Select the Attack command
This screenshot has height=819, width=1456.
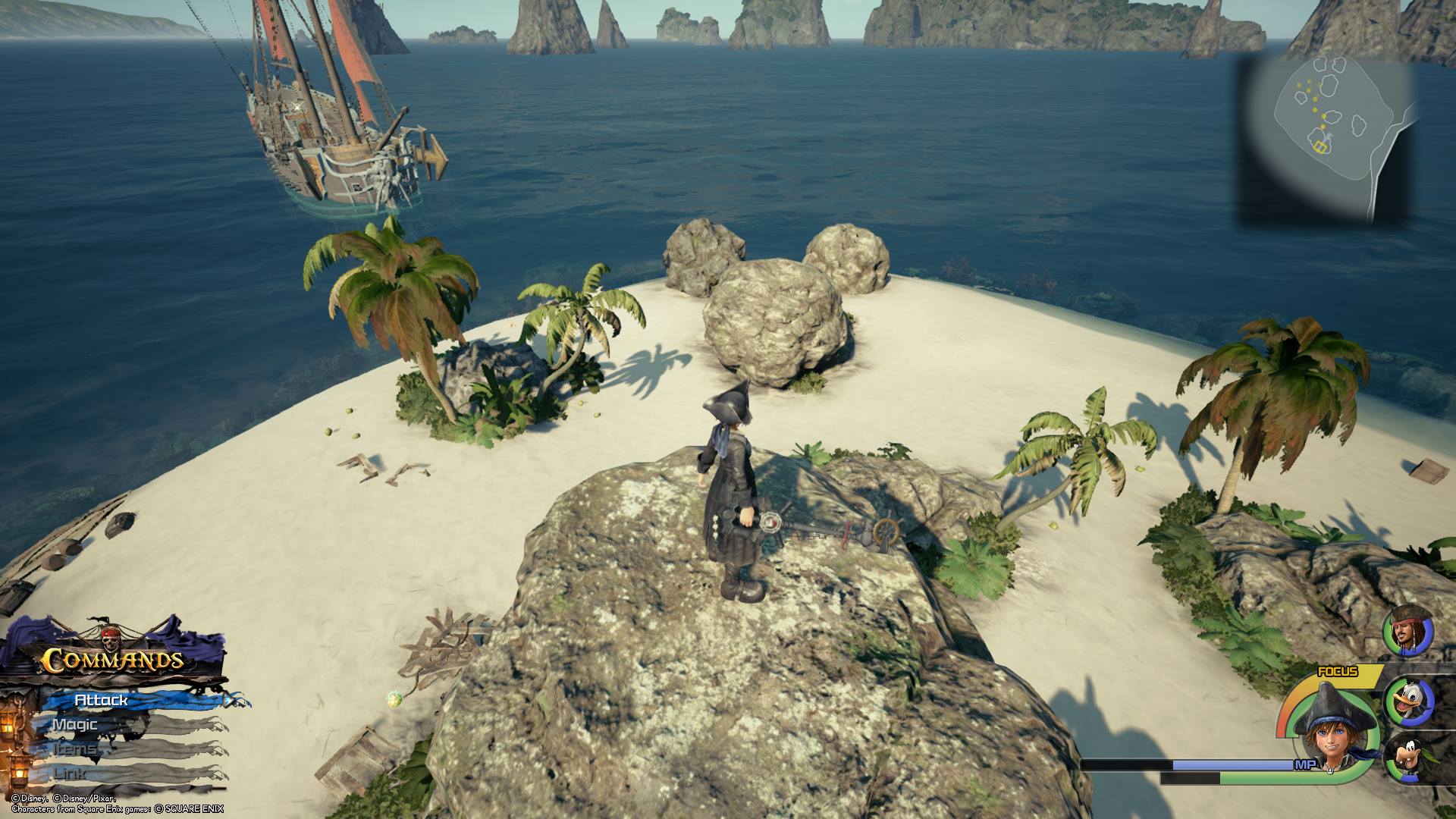click(102, 700)
